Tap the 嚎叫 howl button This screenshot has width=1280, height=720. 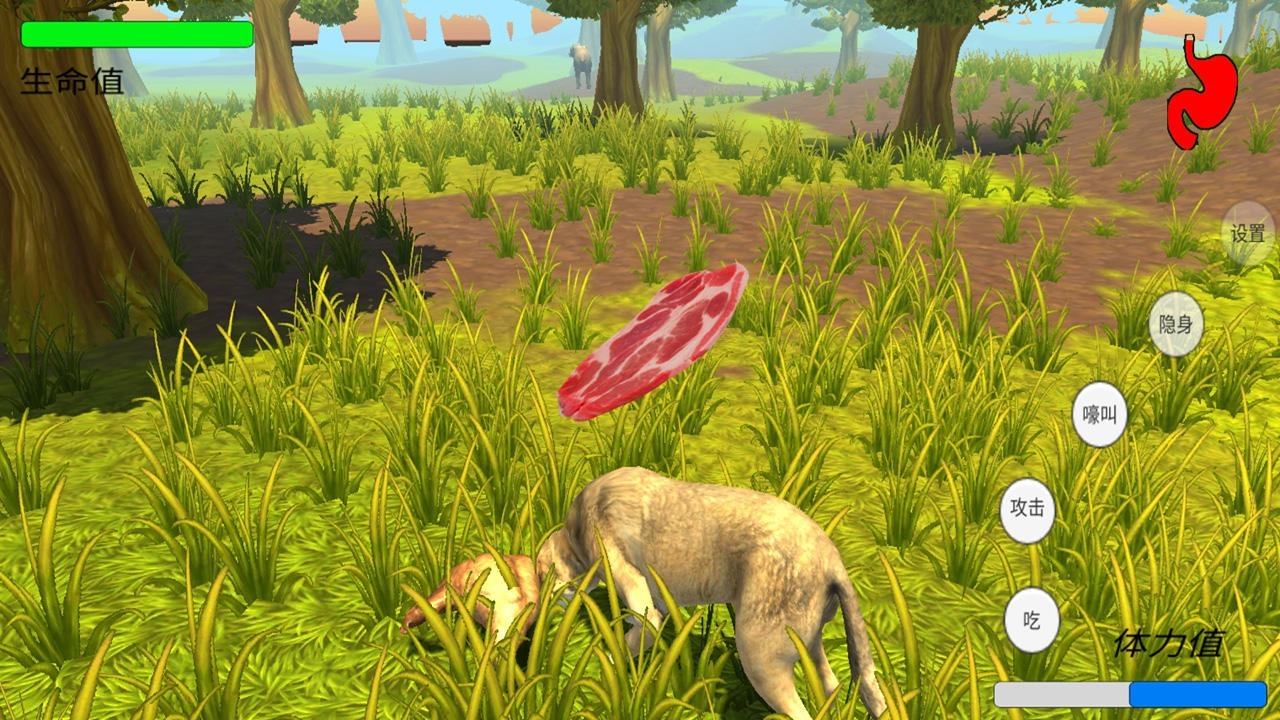click(1100, 414)
